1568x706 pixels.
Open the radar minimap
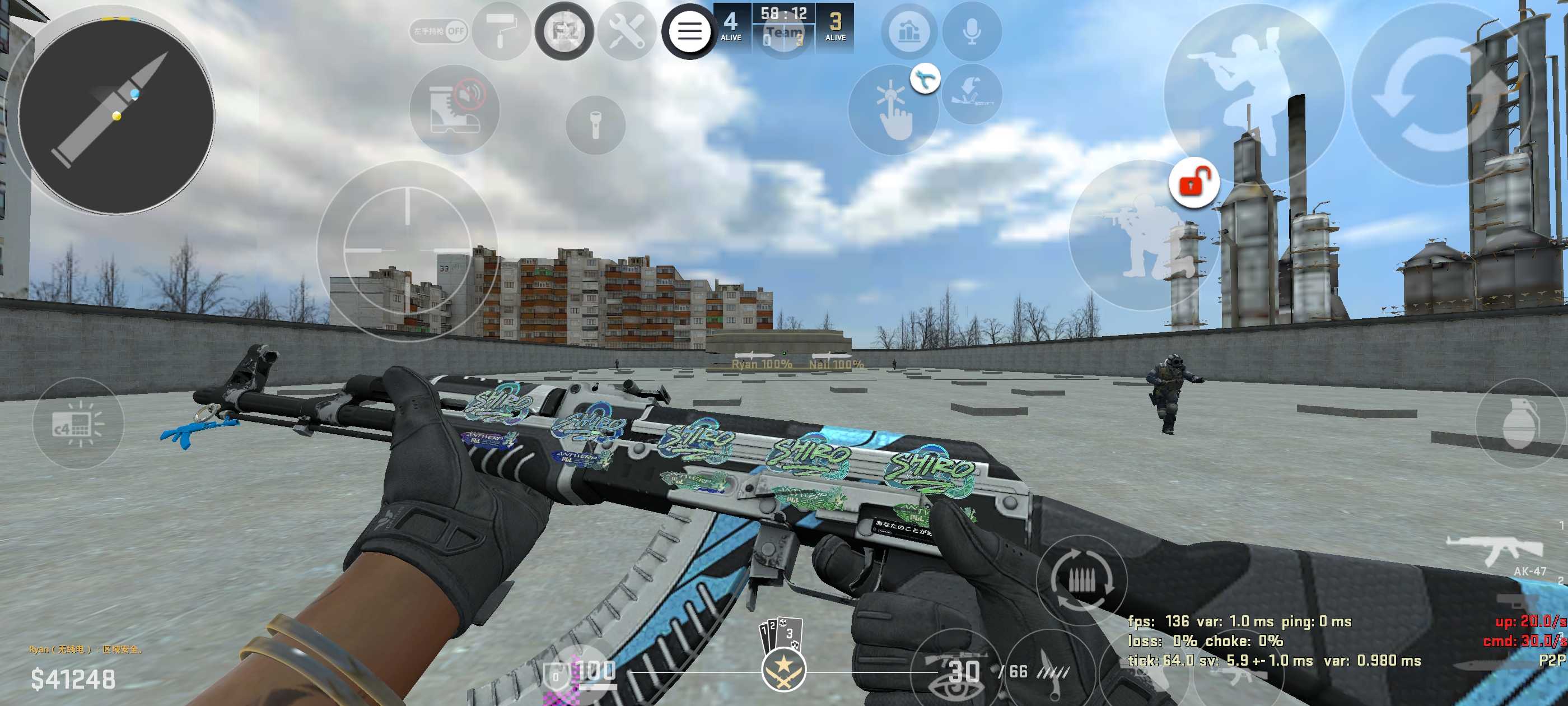click(116, 116)
